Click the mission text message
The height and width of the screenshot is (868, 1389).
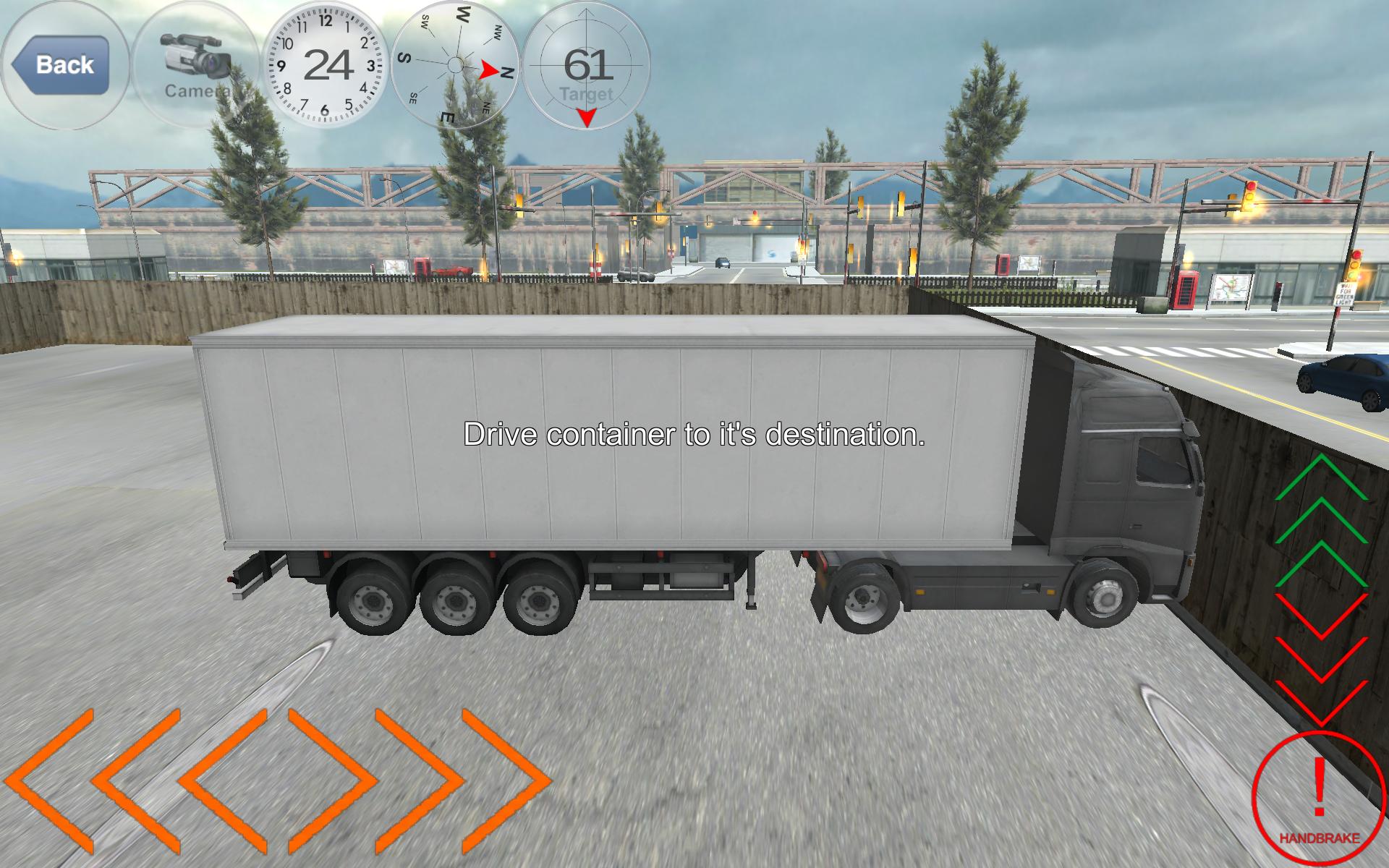point(694,435)
